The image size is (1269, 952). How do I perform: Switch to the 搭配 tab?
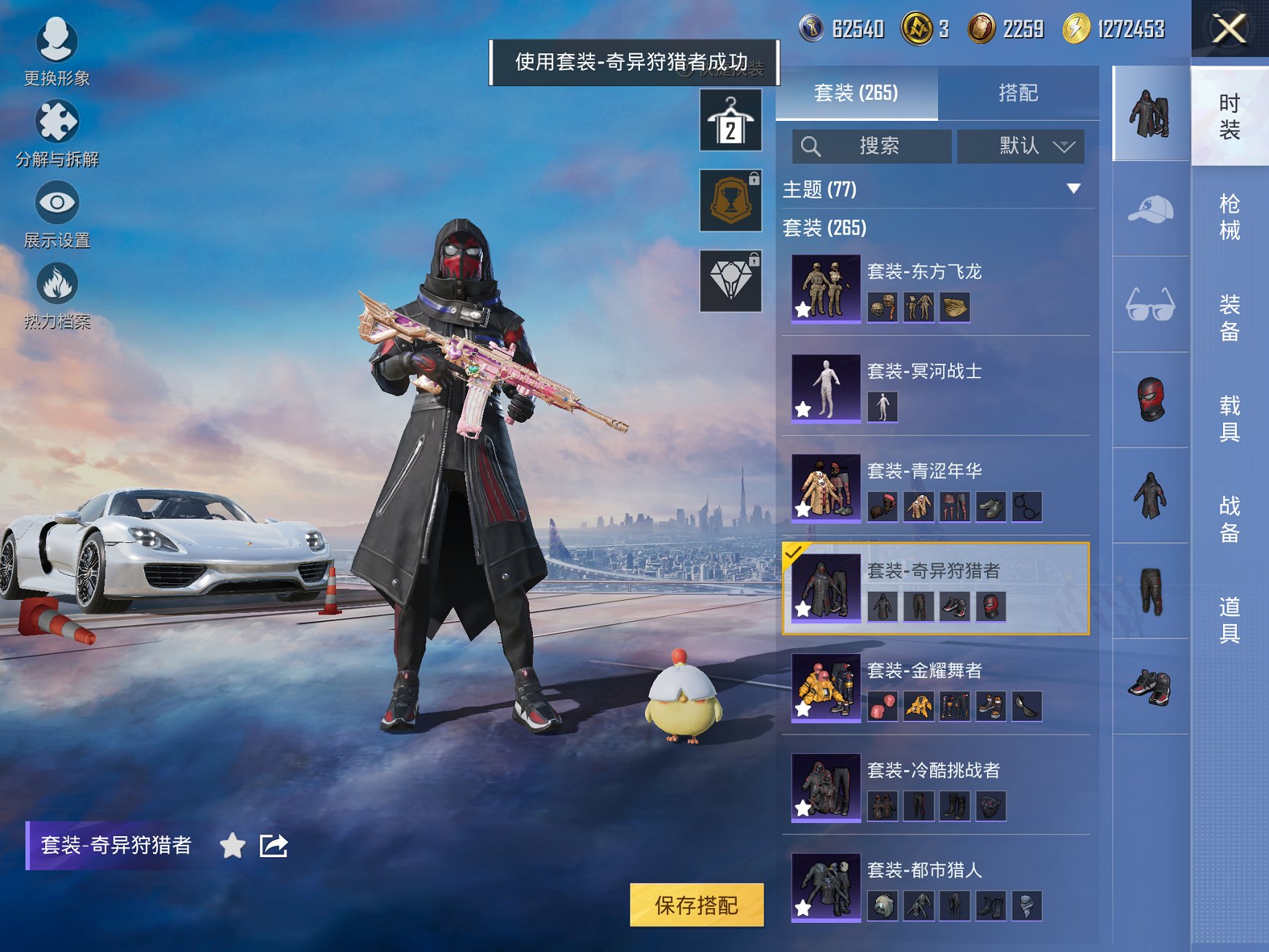pyautogui.click(x=1019, y=93)
